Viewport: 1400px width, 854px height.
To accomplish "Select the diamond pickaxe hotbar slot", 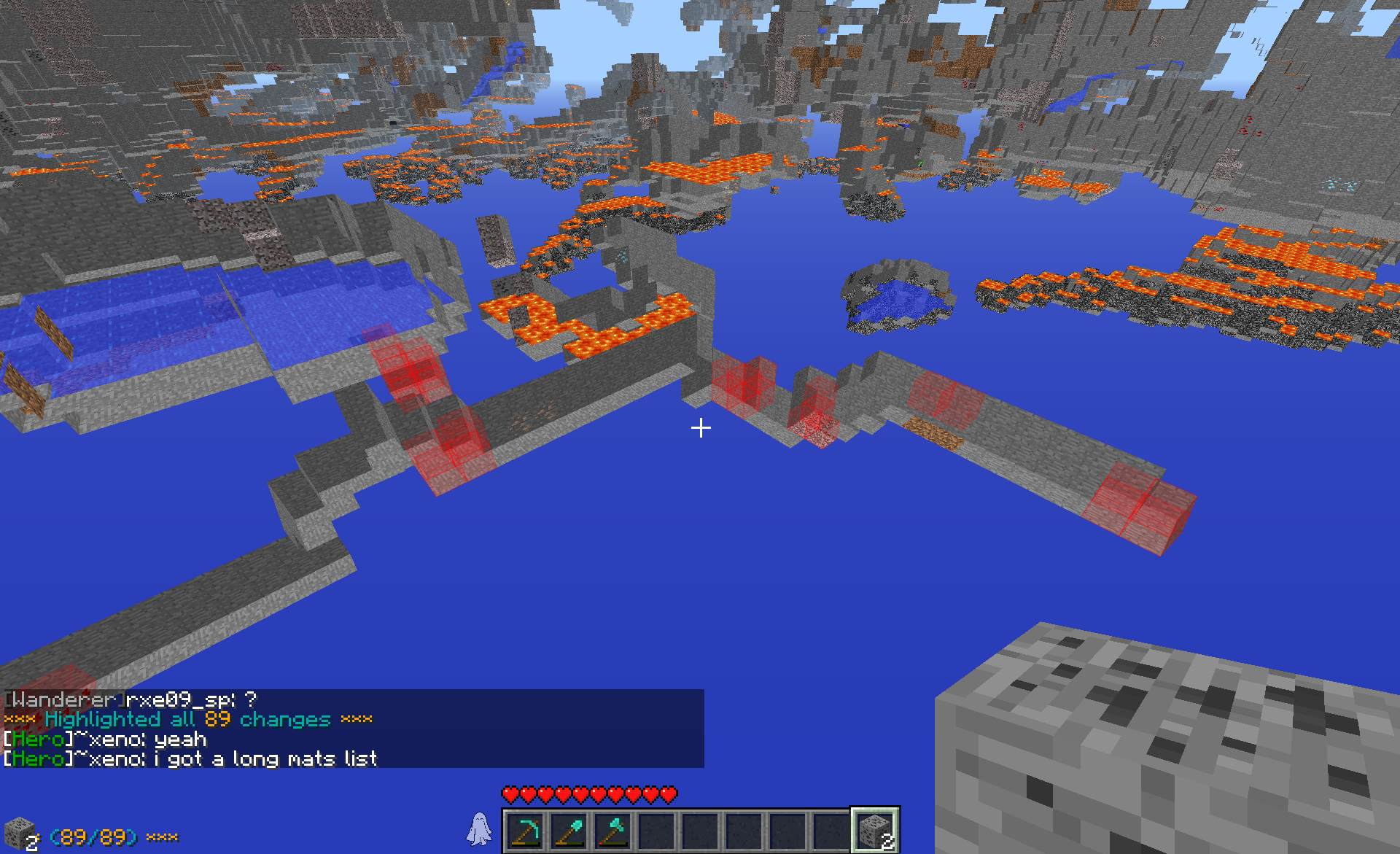I will point(526,831).
